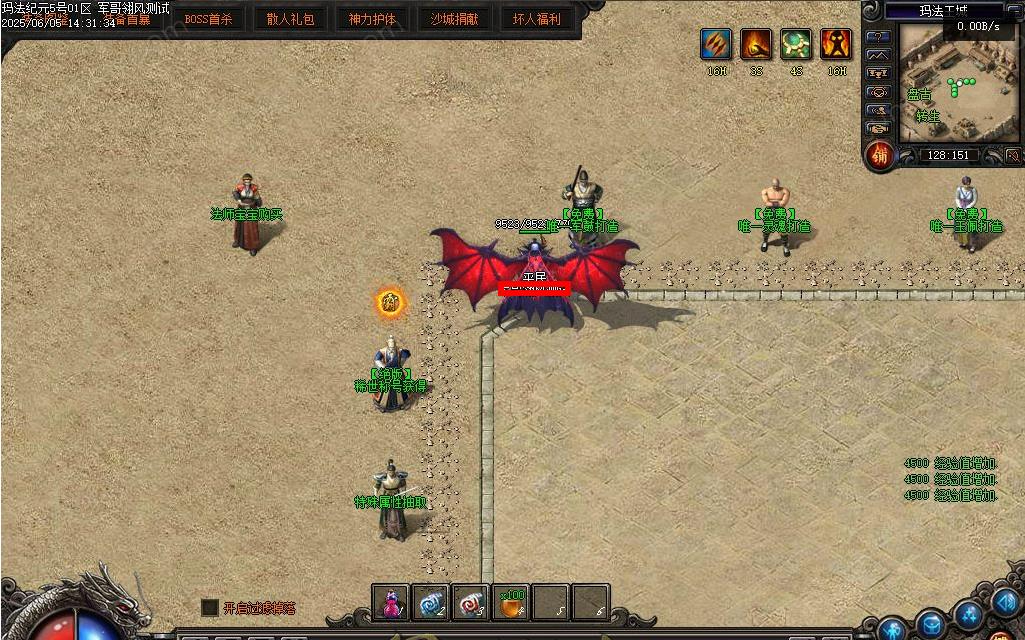The height and width of the screenshot is (640, 1025).
Task: Click the green skull buff icon
Action: 796,45
